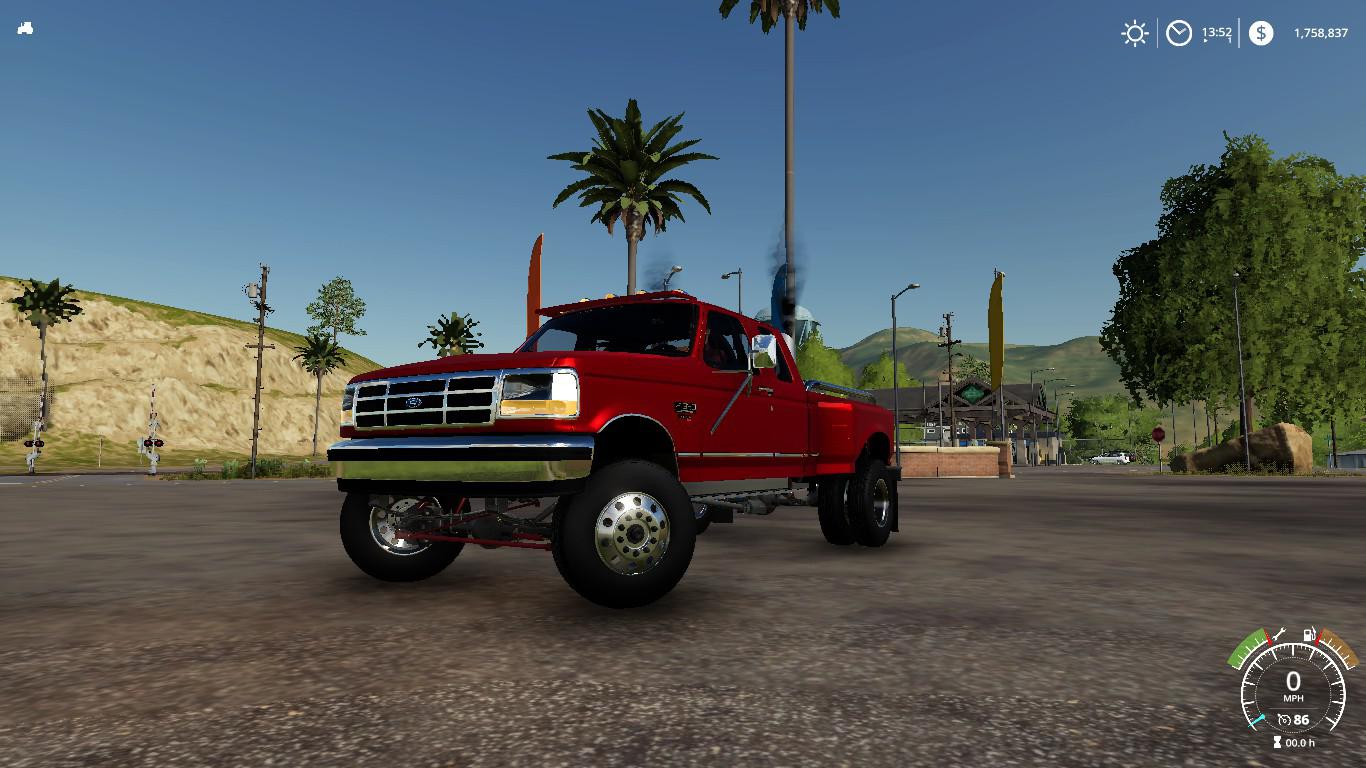
Task: Select the sun weather icon in the HUD
Action: point(1134,32)
